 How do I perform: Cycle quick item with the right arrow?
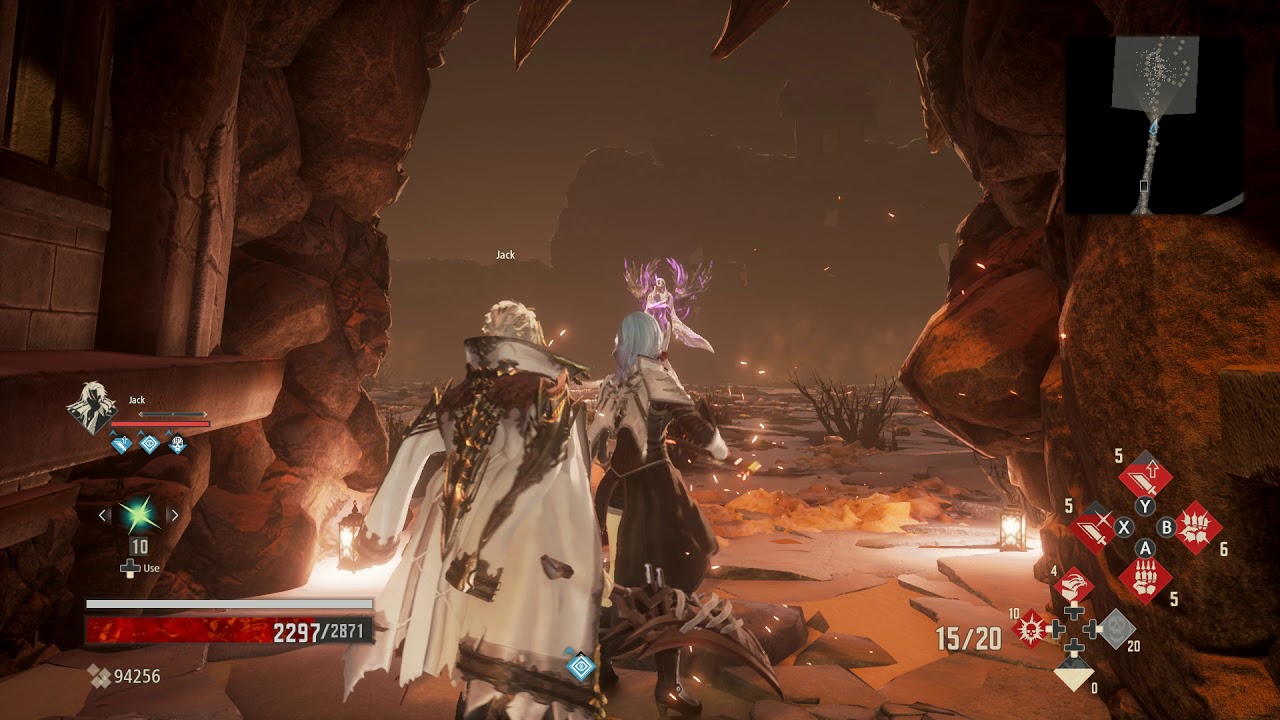pyautogui.click(x=174, y=516)
